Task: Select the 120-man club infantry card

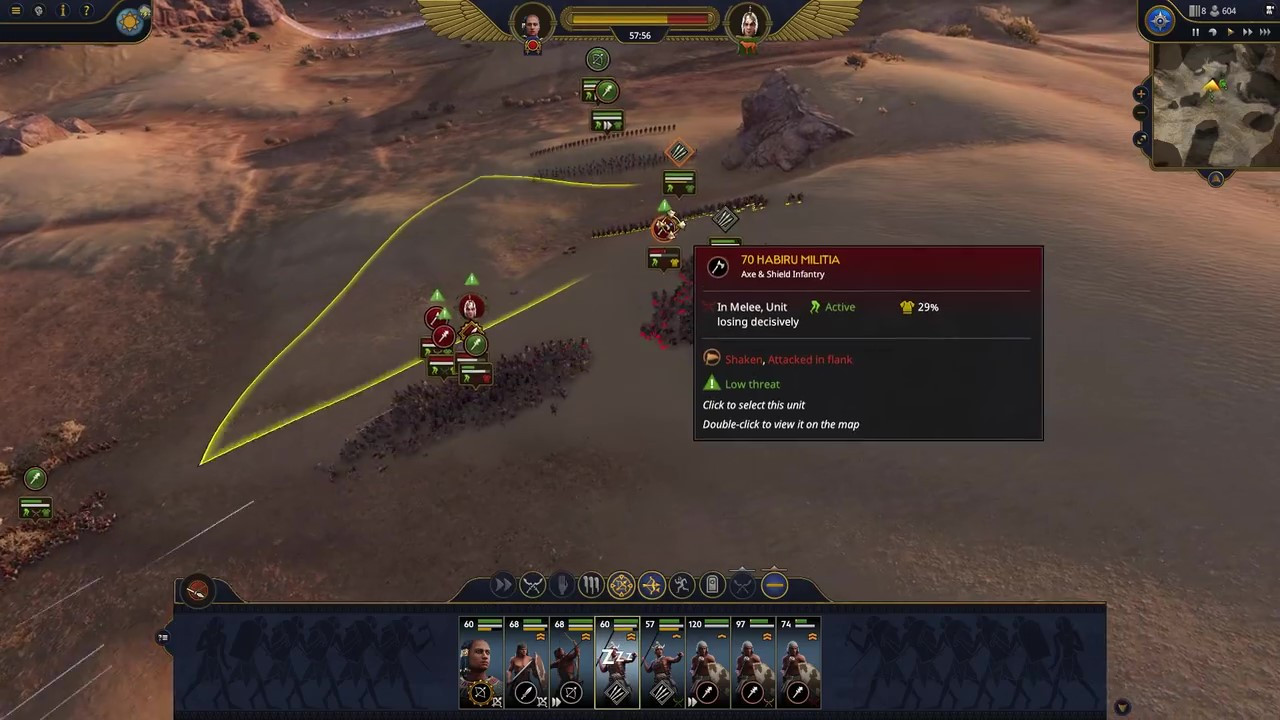Action: point(707,663)
